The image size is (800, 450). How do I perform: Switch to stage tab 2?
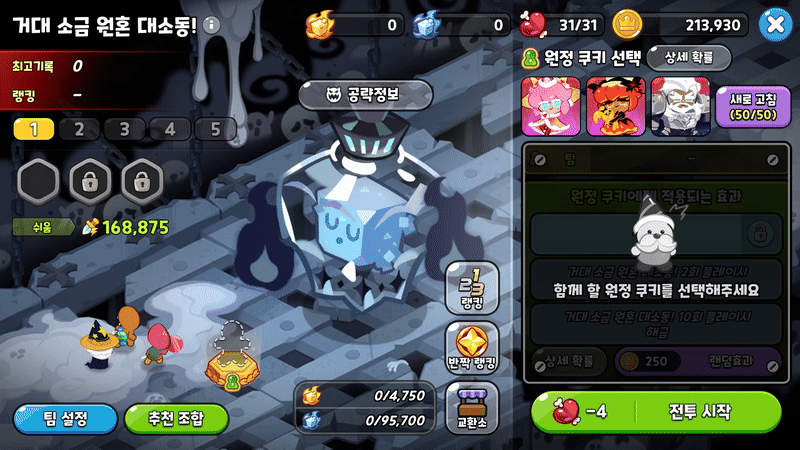(x=79, y=129)
